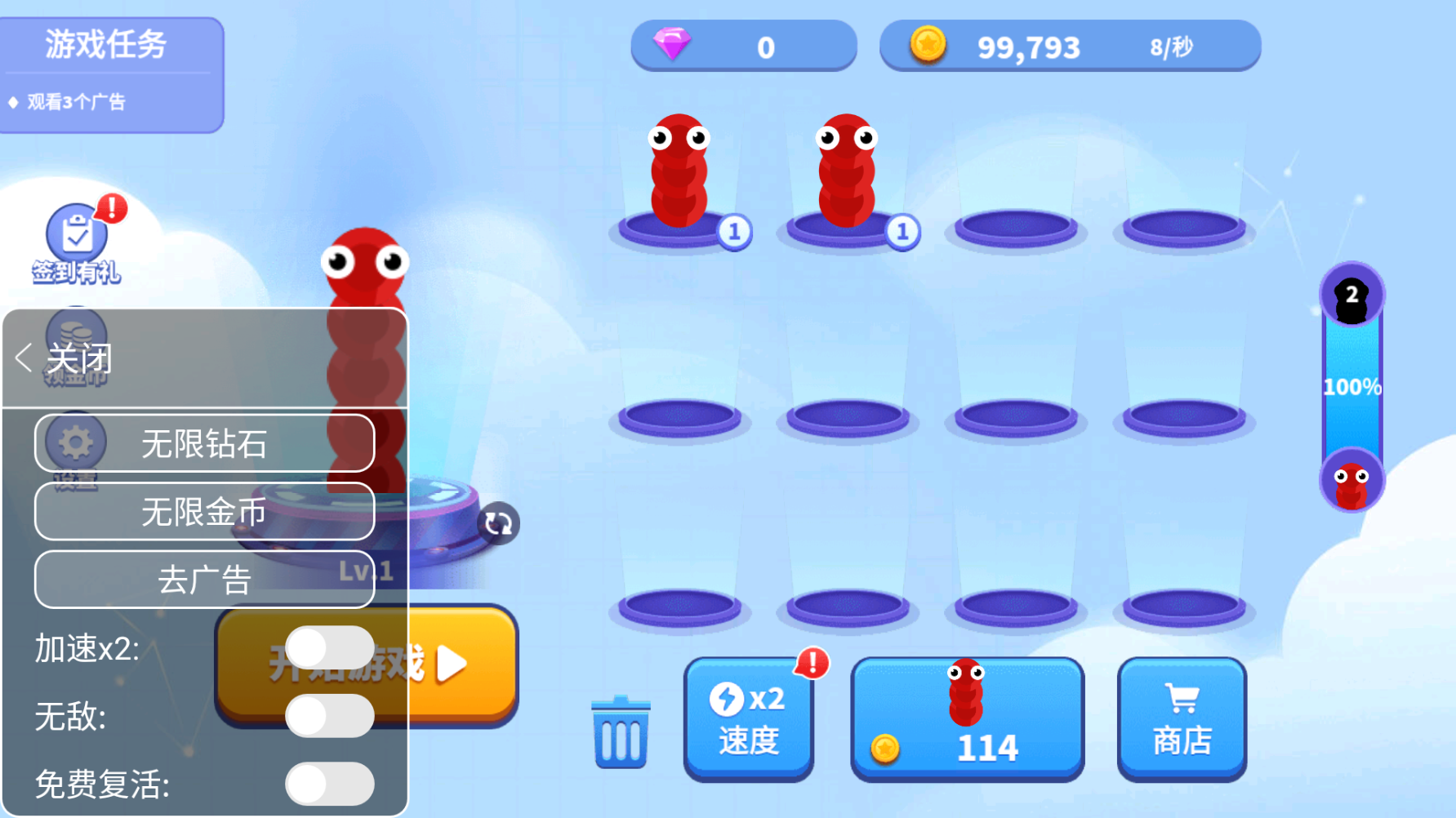Image resolution: width=1456 pixels, height=818 pixels.
Task: Select the 去广告 button
Action: click(204, 580)
